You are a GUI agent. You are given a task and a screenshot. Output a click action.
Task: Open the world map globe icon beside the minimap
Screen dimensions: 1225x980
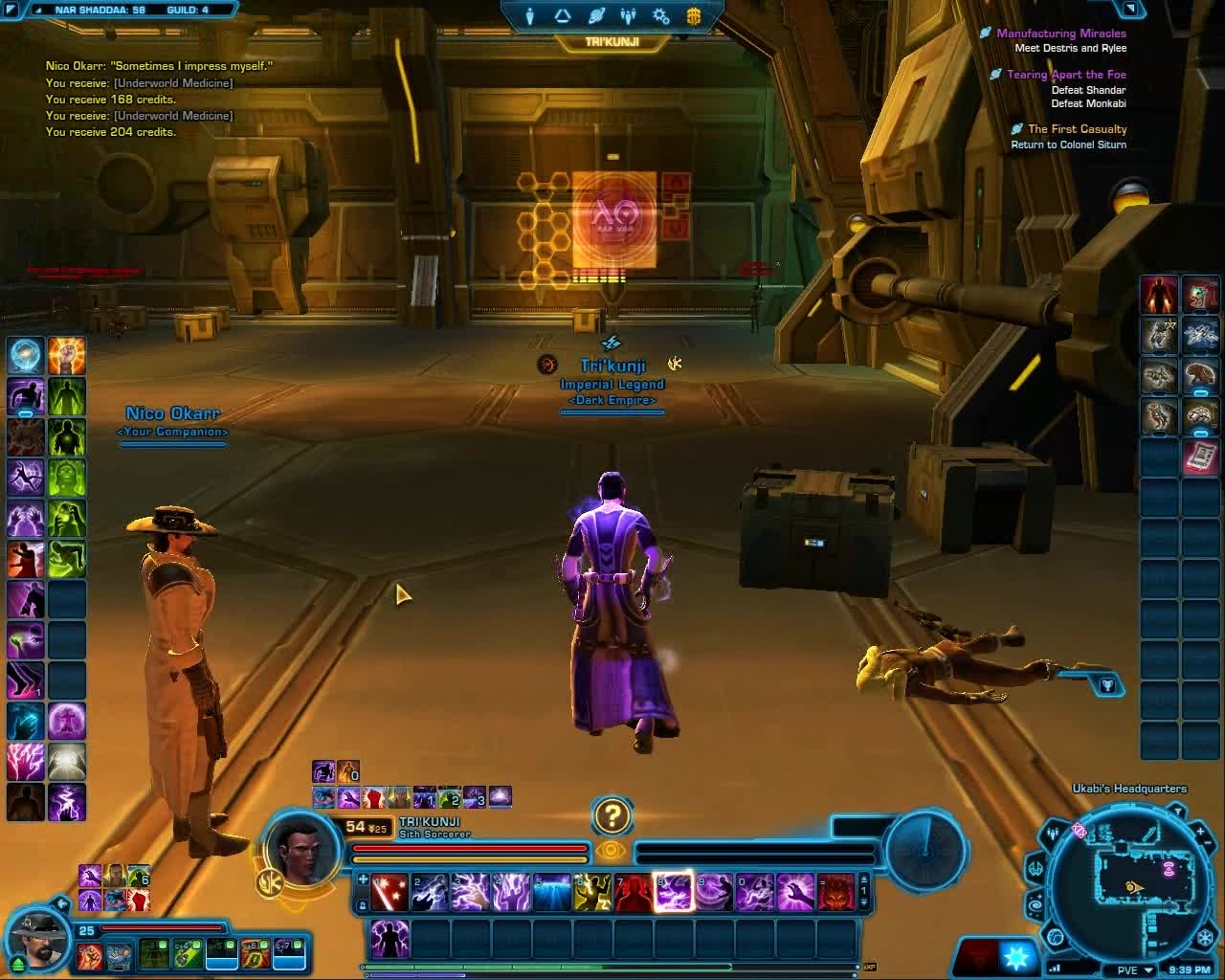1056,939
